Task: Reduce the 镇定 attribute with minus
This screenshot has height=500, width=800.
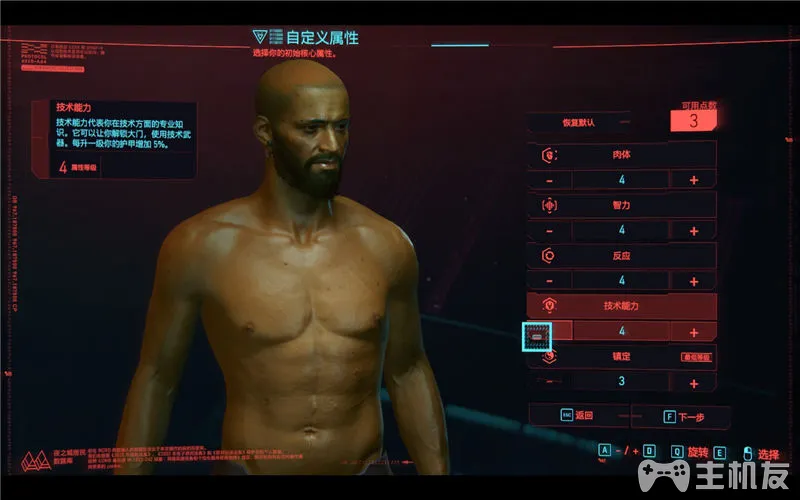Action: [x=549, y=382]
